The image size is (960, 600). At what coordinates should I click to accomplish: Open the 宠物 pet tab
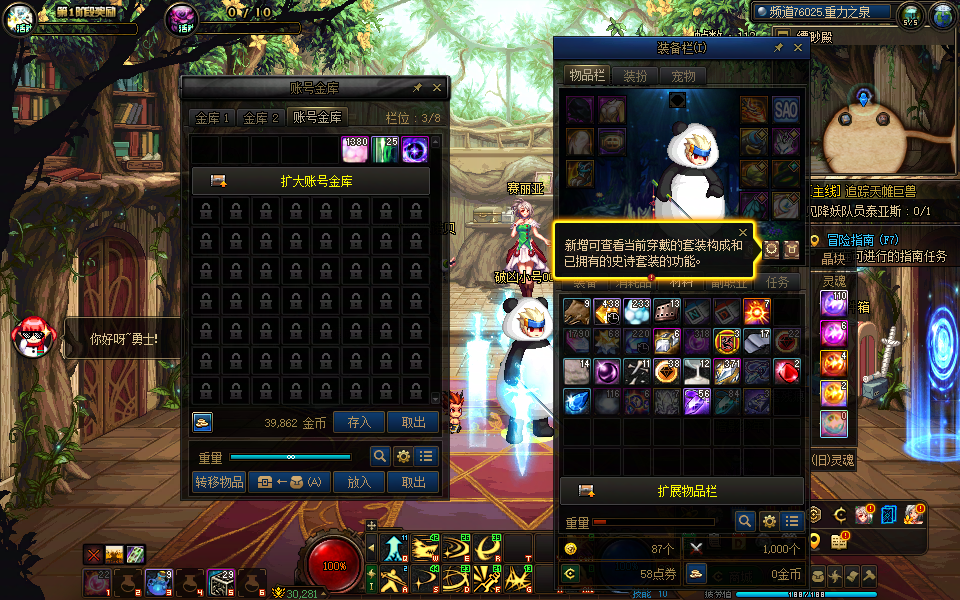pos(683,76)
